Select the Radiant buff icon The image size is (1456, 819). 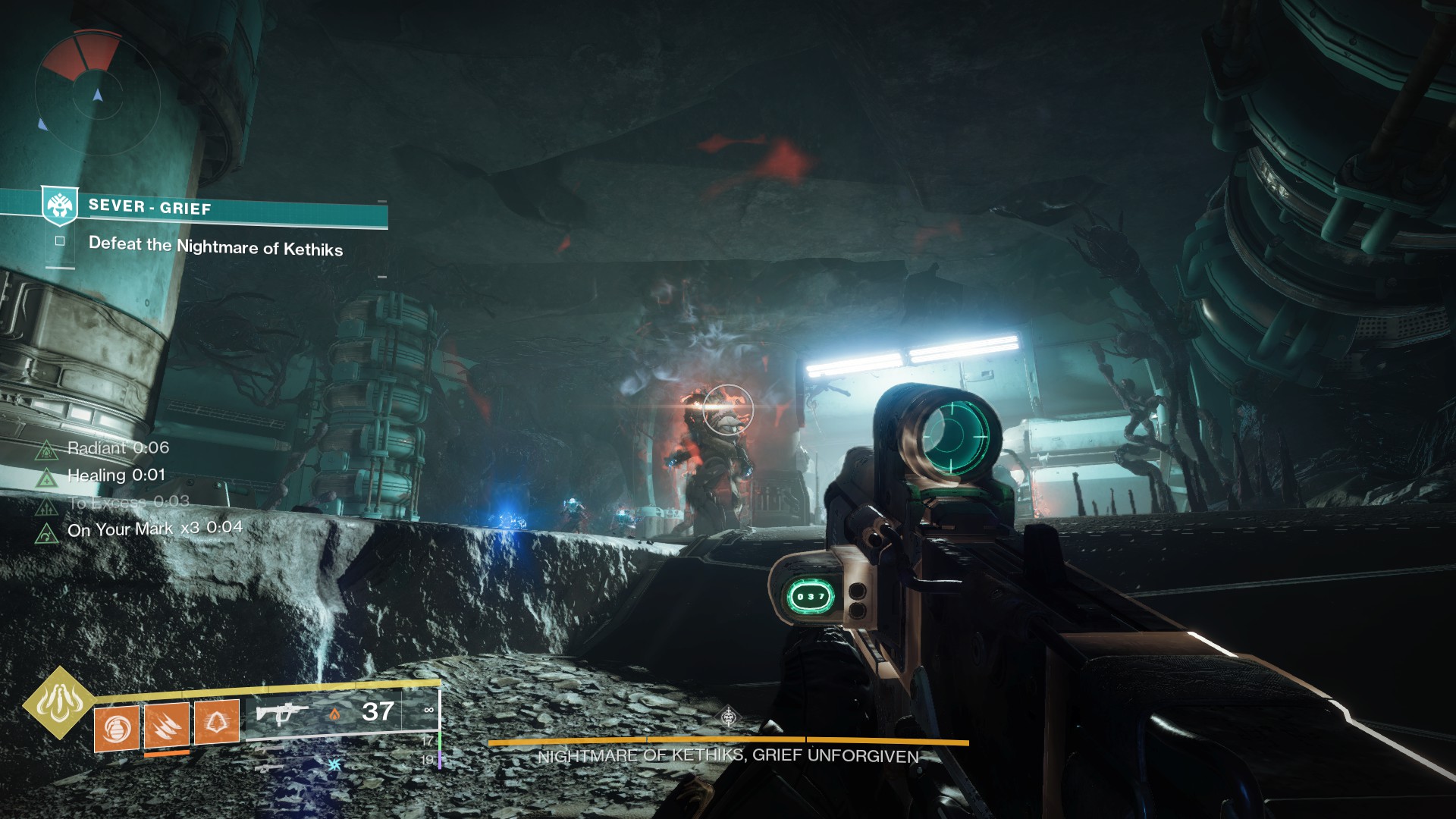click(x=47, y=450)
